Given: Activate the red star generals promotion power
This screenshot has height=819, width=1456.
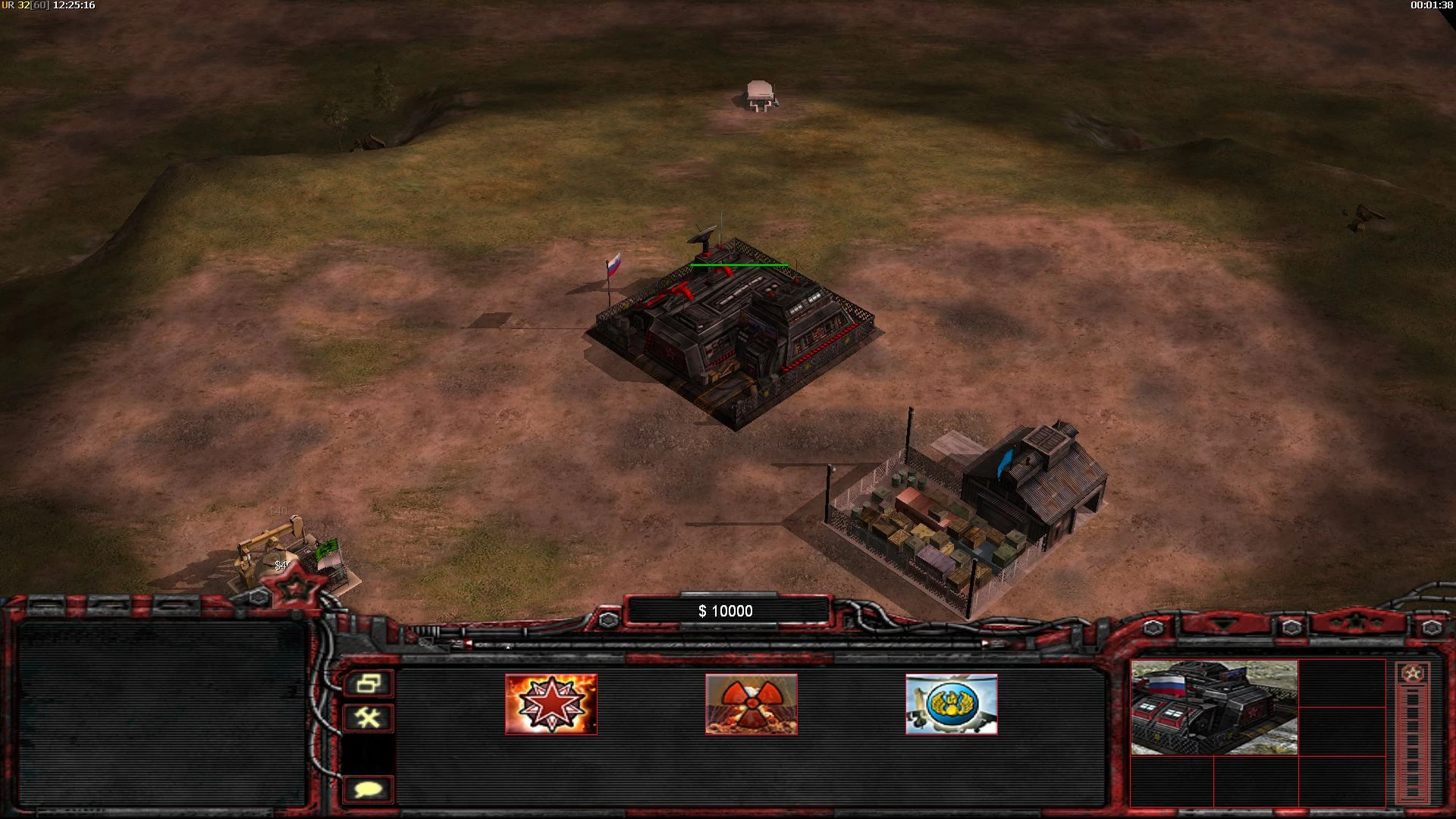Looking at the screenshot, I should (552, 705).
